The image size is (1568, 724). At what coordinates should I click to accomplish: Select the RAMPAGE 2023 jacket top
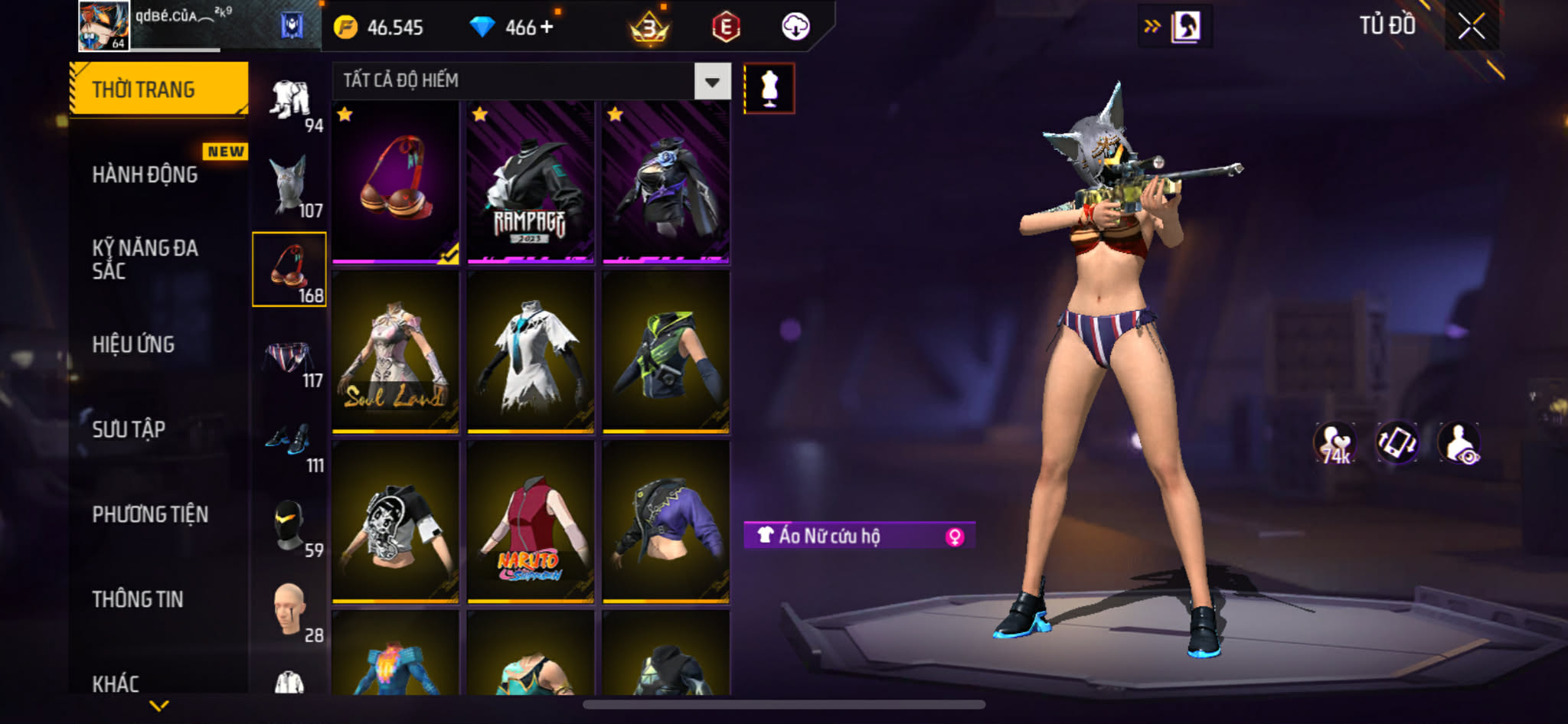pos(531,183)
